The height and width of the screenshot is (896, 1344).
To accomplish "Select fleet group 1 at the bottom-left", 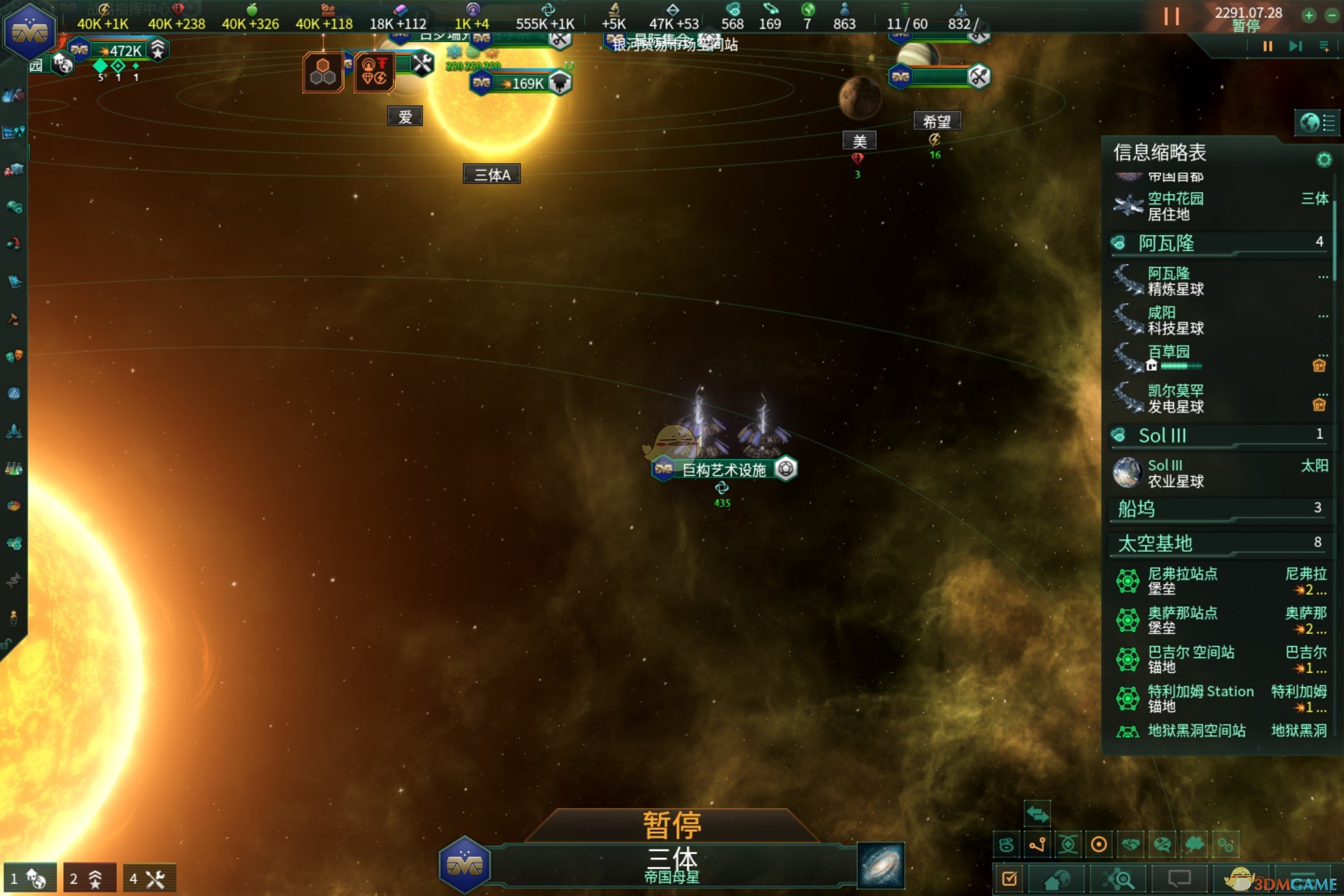I will tap(29, 879).
